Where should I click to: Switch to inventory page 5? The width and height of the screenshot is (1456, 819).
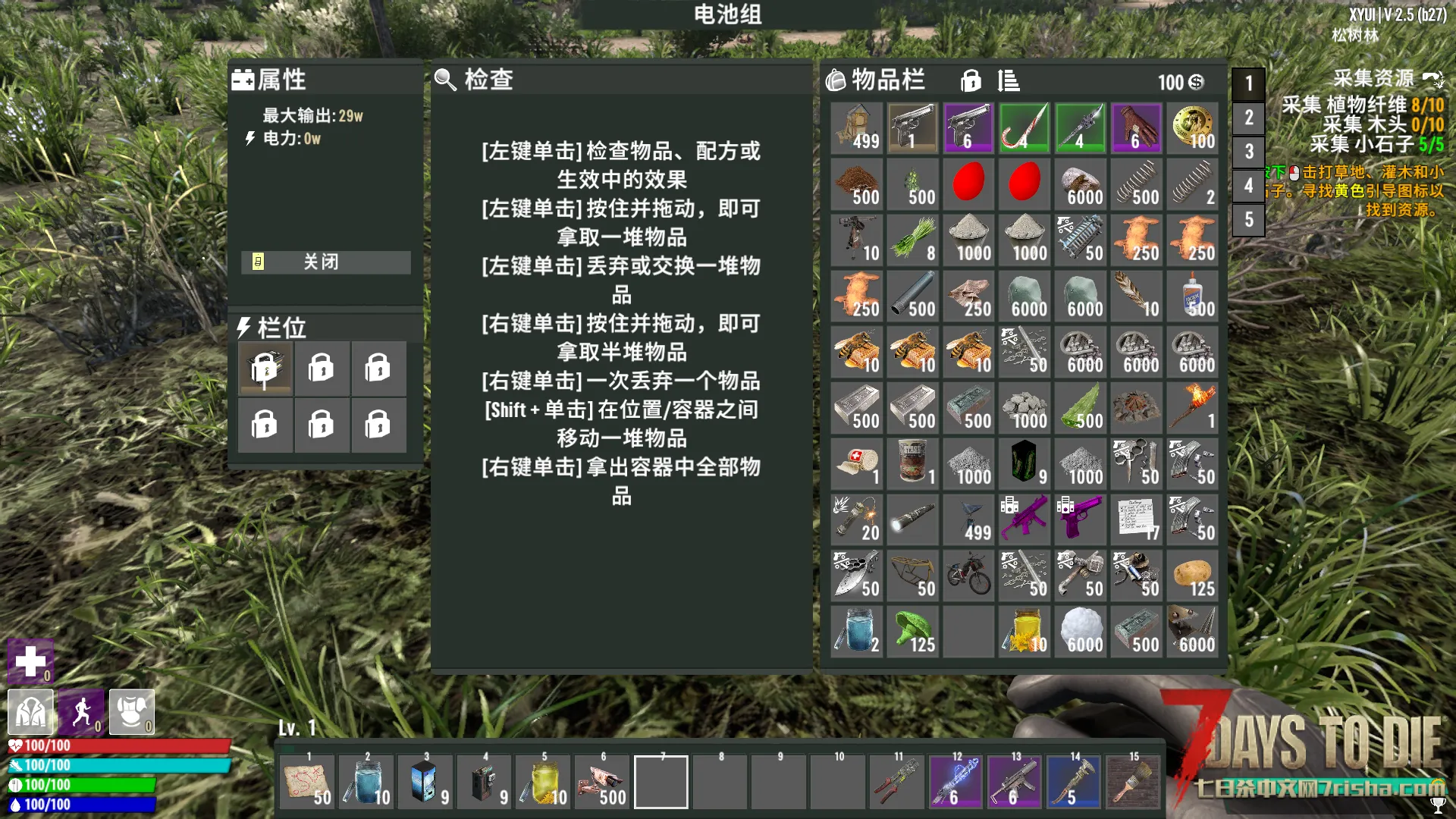(x=1248, y=220)
